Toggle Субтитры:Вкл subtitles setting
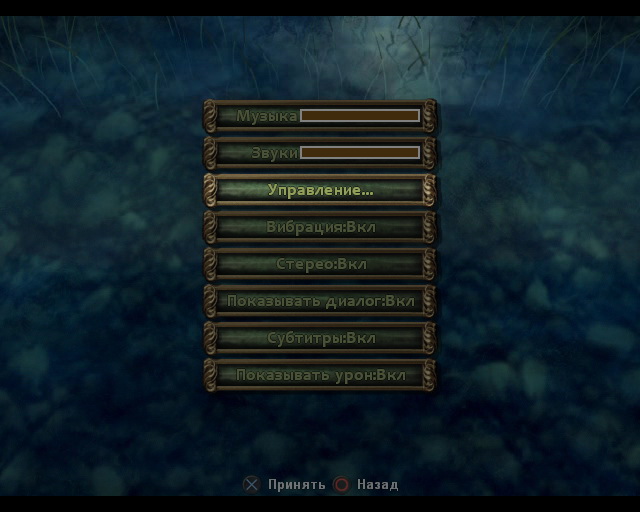This screenshot has width=640, height=512. pos(320,338)
